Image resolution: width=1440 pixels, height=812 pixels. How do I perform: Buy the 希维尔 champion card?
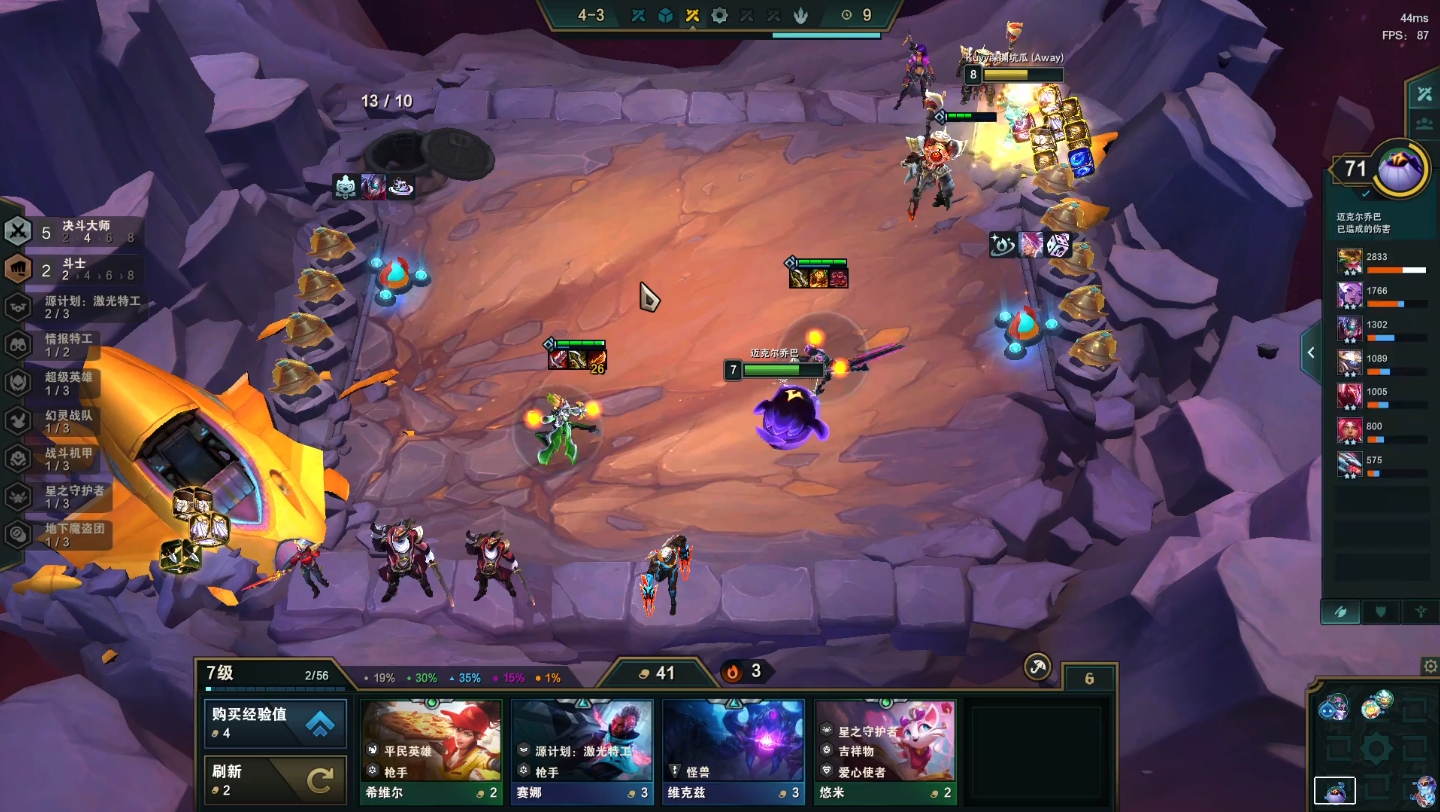point(431,750)
